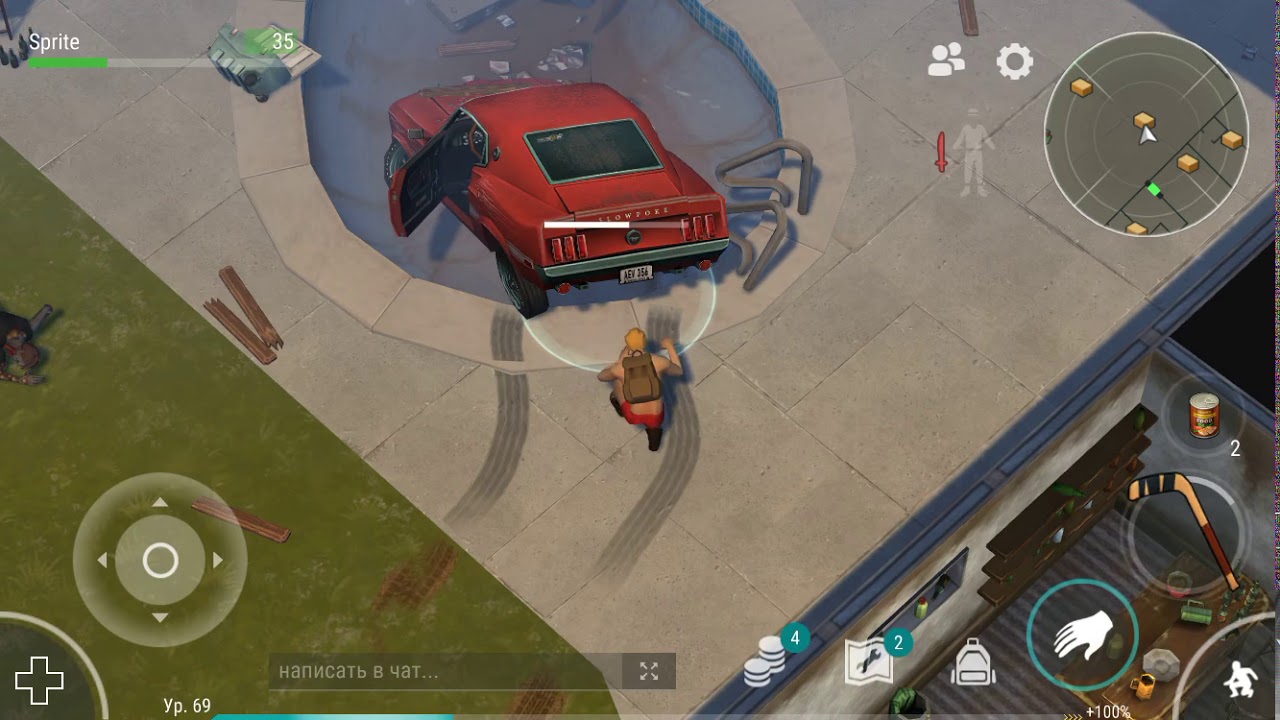The width and height of the screenshot is (1280, 720).
Task: Open the crafting blueprints icon
Action: [x=868, y=662]
